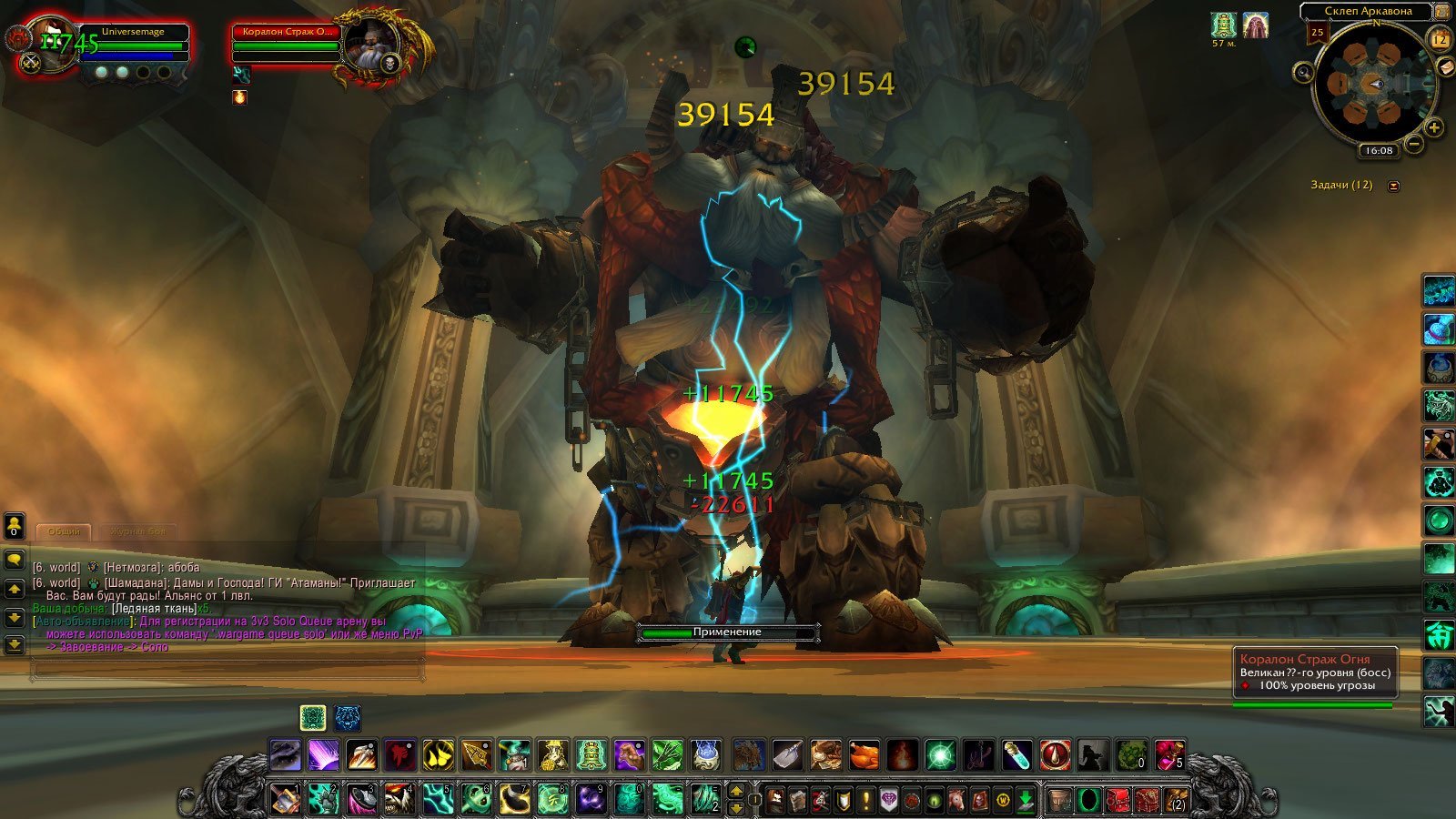Zoom out the minimap with the minus button
This screenshot has width=1456, height=819.
point(1414,144)
